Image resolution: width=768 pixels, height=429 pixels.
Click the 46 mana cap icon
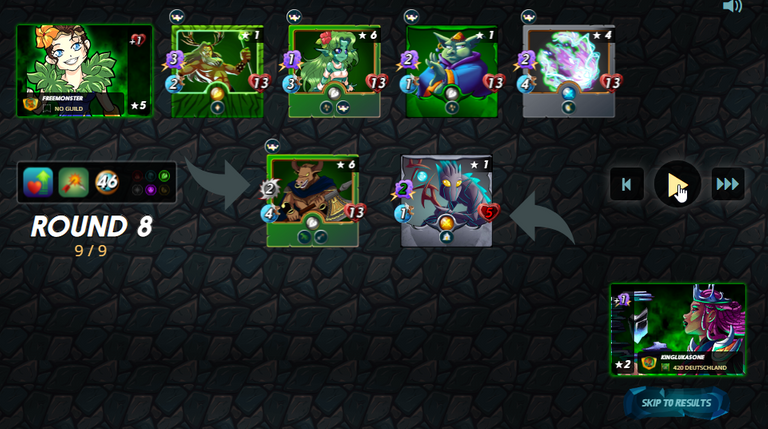coord(107,182)
